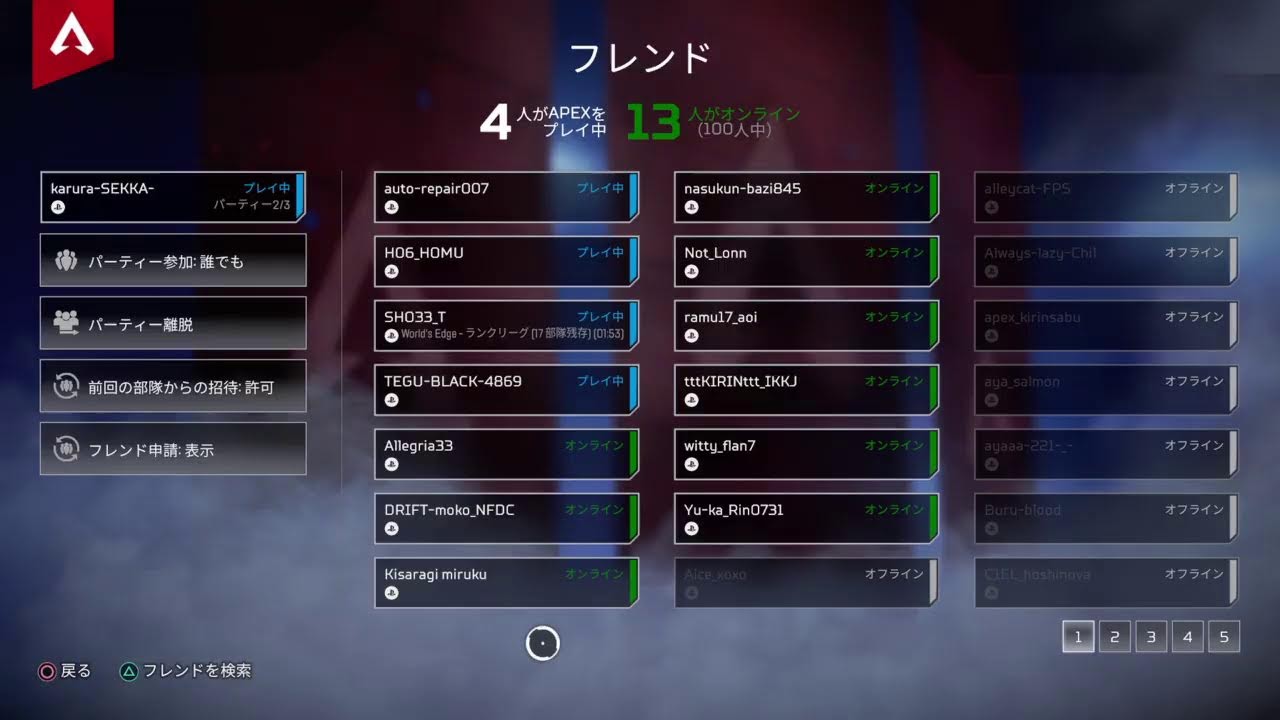Select online friend witty_flan7
This screenshot has height=720, width=1280.
tap(805, 453)
